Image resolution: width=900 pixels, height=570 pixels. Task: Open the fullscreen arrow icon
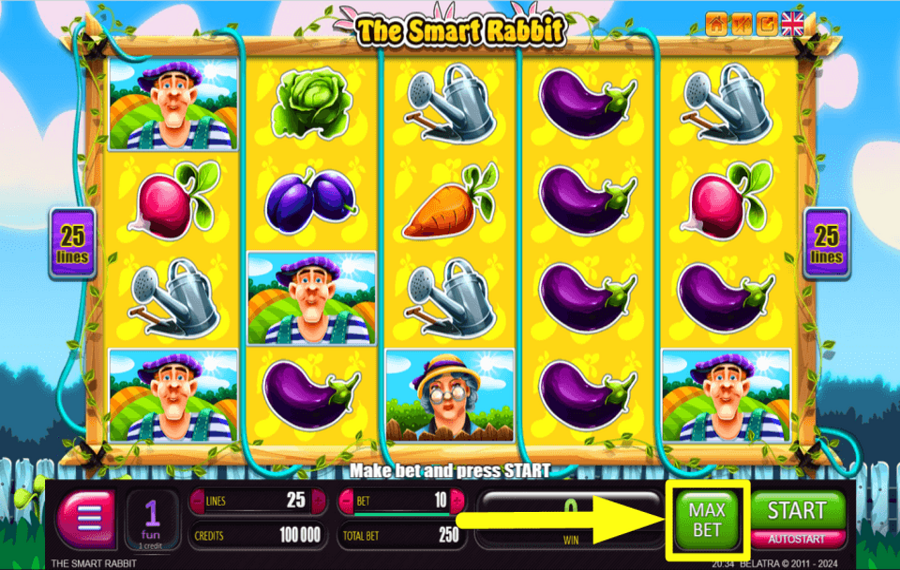(x=766, y=23)
